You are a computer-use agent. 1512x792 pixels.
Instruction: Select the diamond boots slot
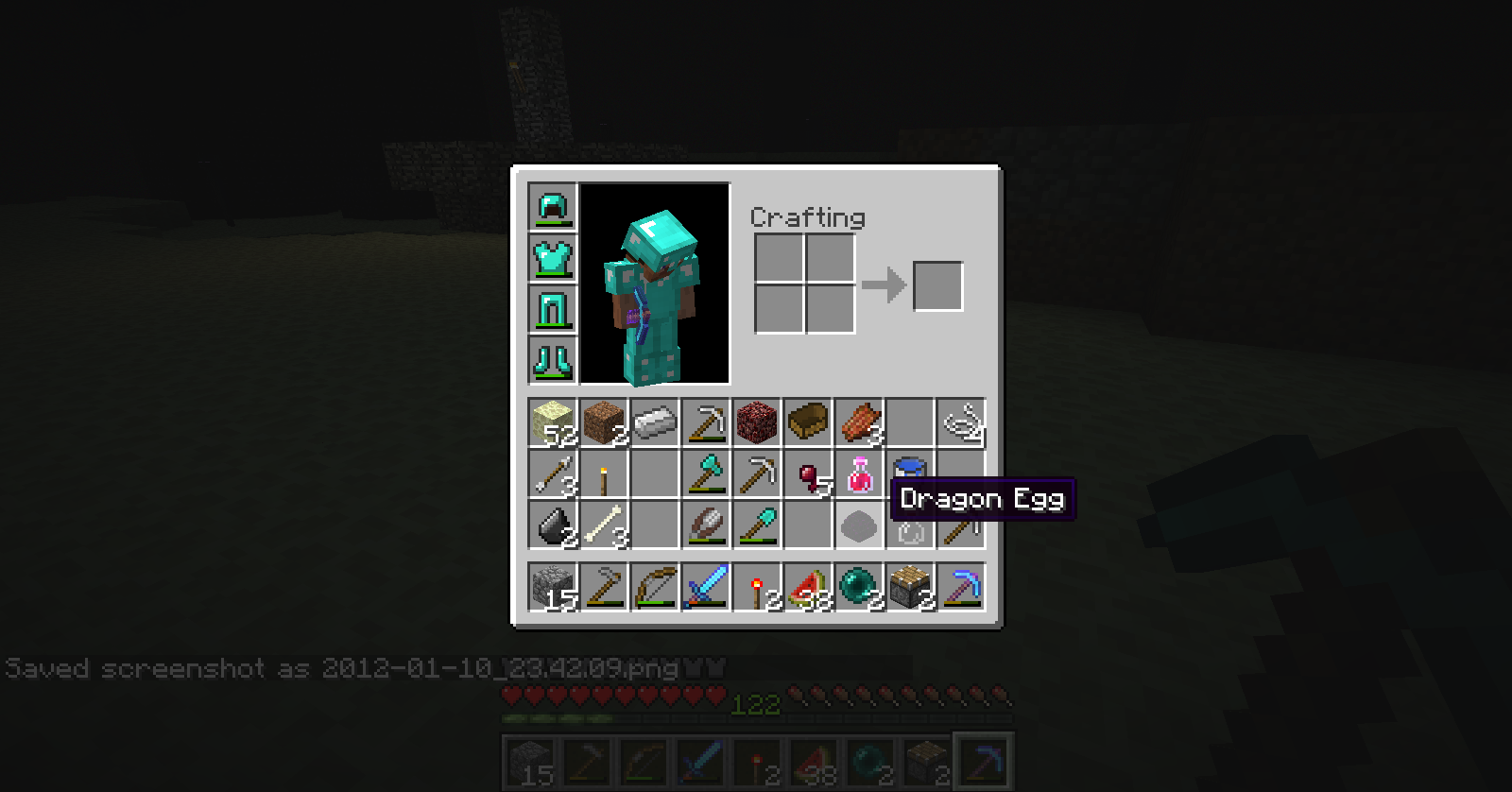[x=553, y=360]
